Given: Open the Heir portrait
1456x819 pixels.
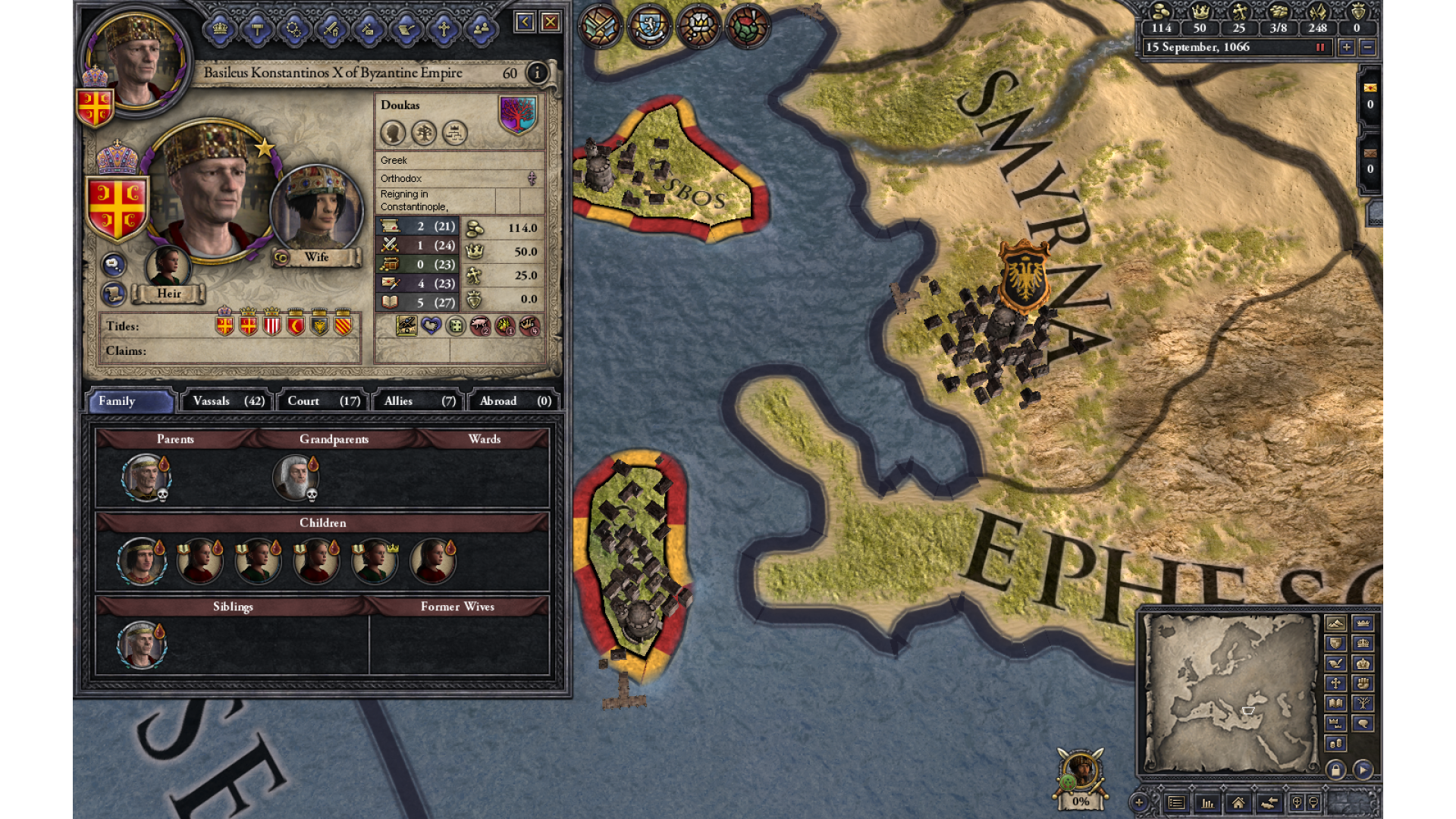Looking at the screenshot, I should coord(168,266).
